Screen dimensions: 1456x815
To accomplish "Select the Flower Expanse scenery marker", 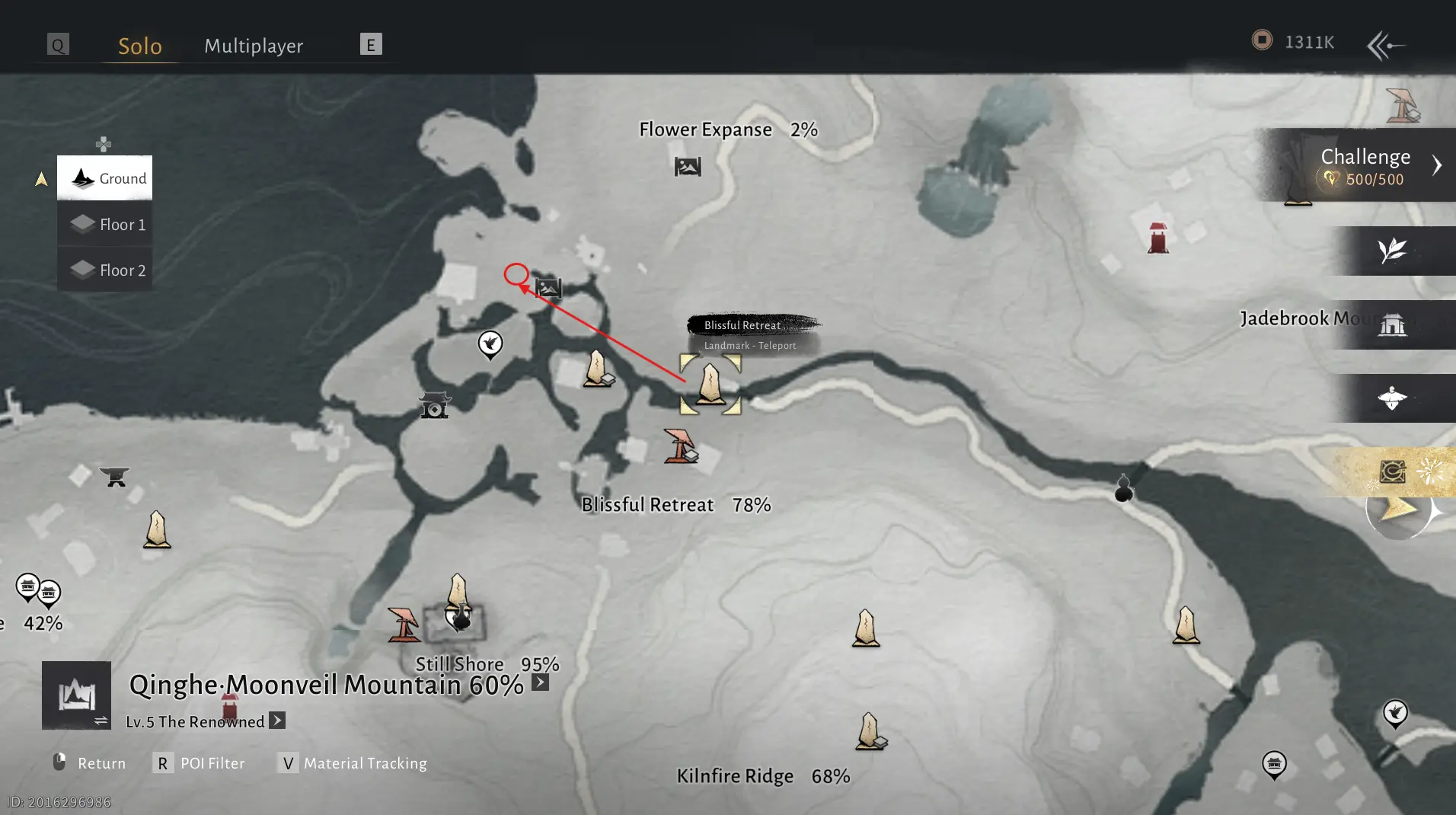I will tap(688, 166).
